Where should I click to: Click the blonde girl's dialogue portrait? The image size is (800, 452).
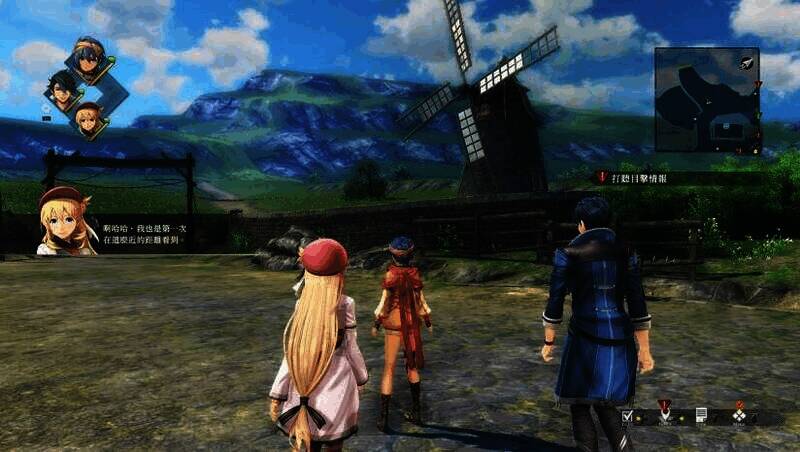click(67, 221)
